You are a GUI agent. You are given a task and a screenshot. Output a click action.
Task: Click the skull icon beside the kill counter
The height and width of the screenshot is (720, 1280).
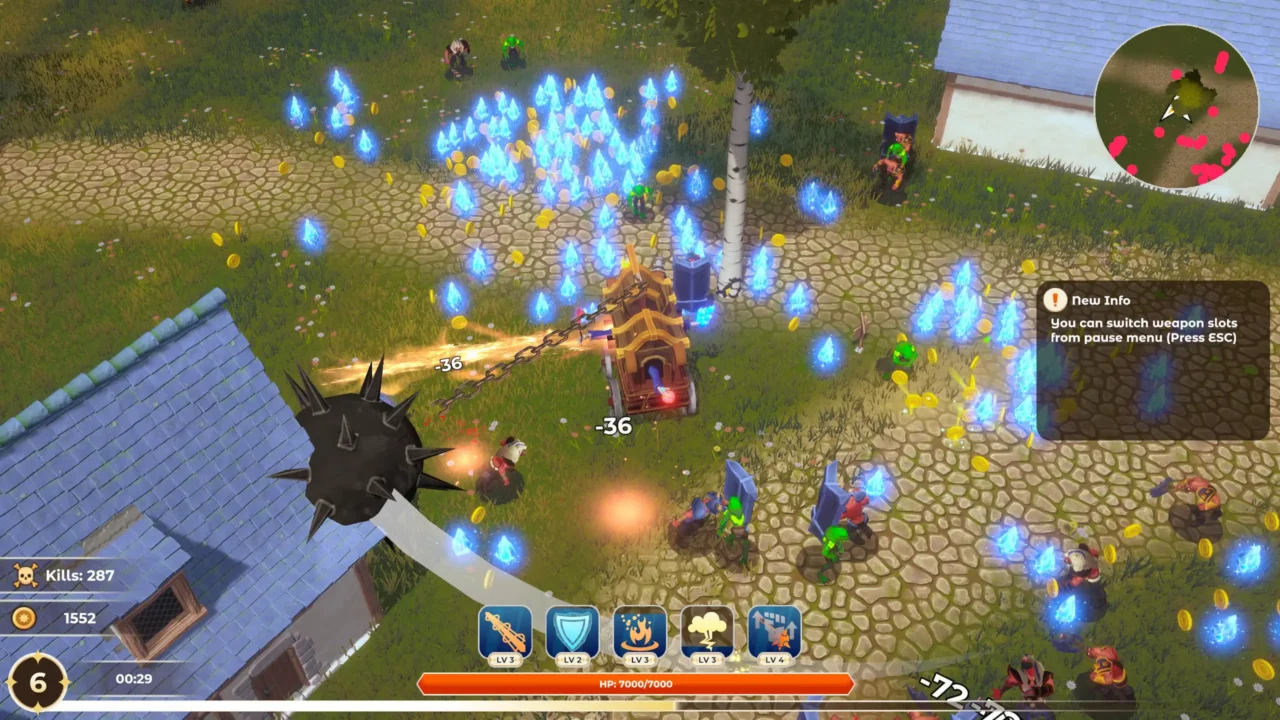(27, 576)
